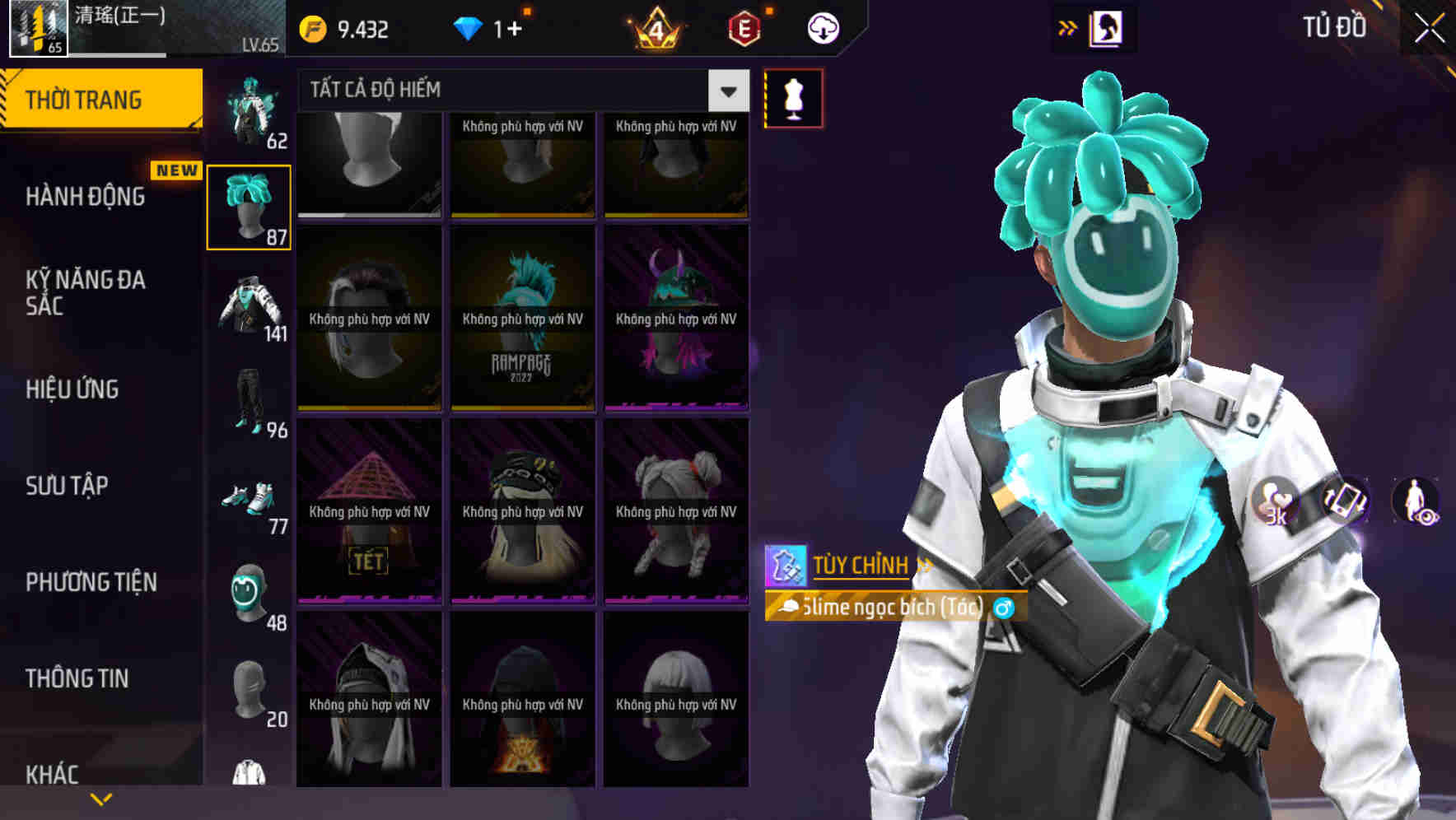The height and width of the screenshot is (820, 1456).
Task: Open the character album icon next to arrows
Action: point(1108,27)
